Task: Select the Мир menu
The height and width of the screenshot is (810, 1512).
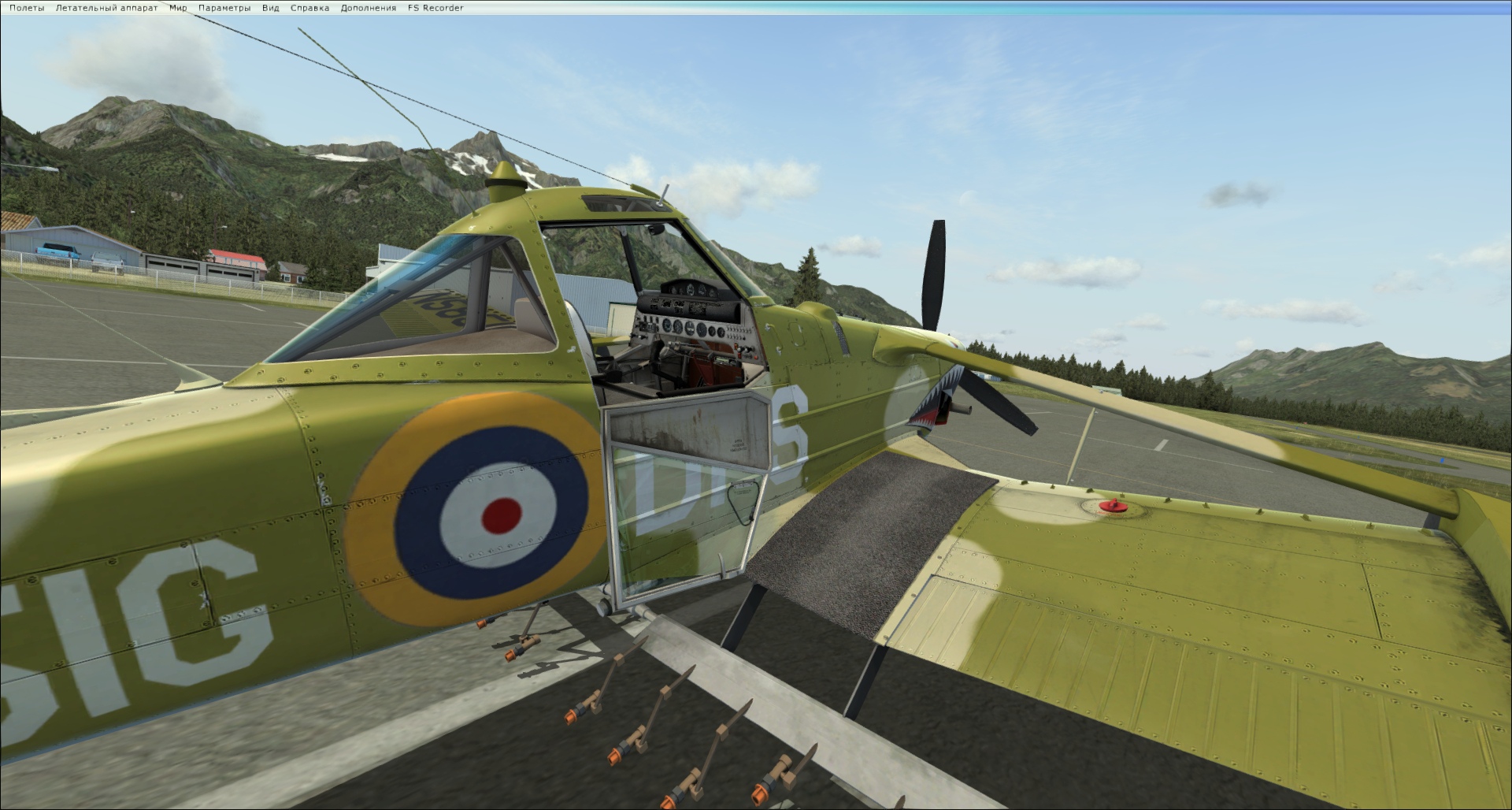Action: pos(178,8)
